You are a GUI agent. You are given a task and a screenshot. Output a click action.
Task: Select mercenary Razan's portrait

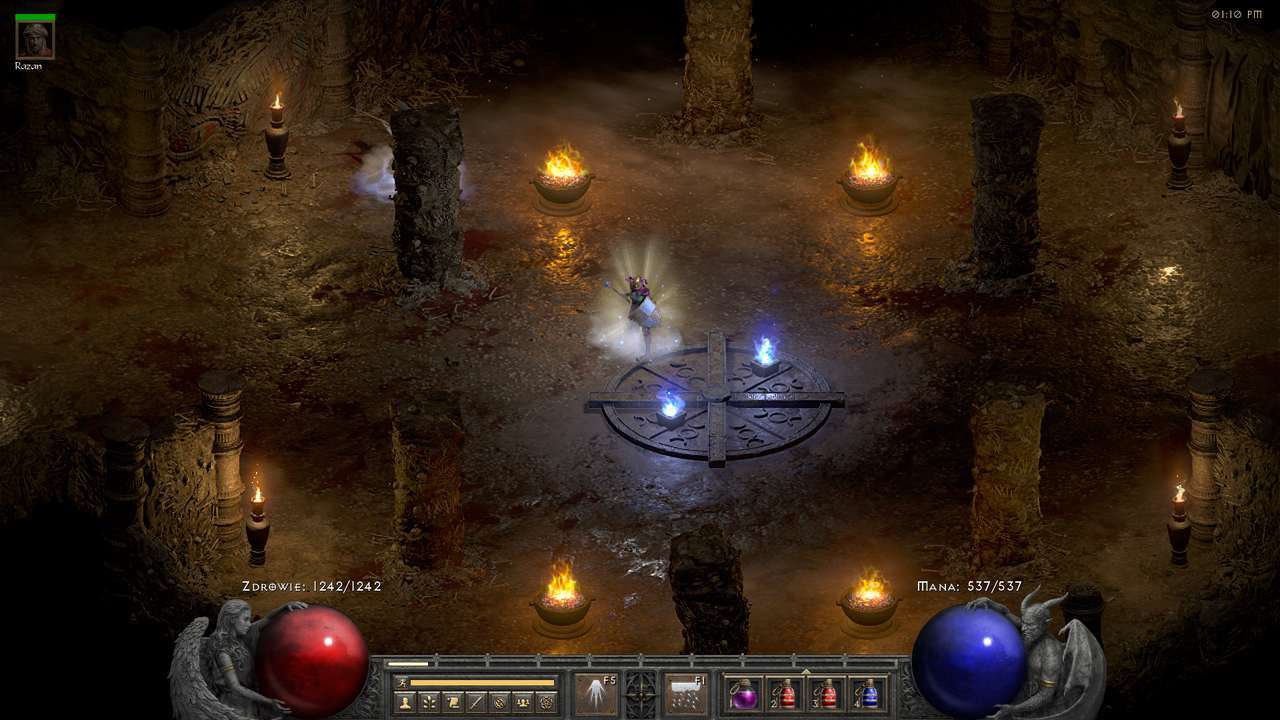[35, 39]
